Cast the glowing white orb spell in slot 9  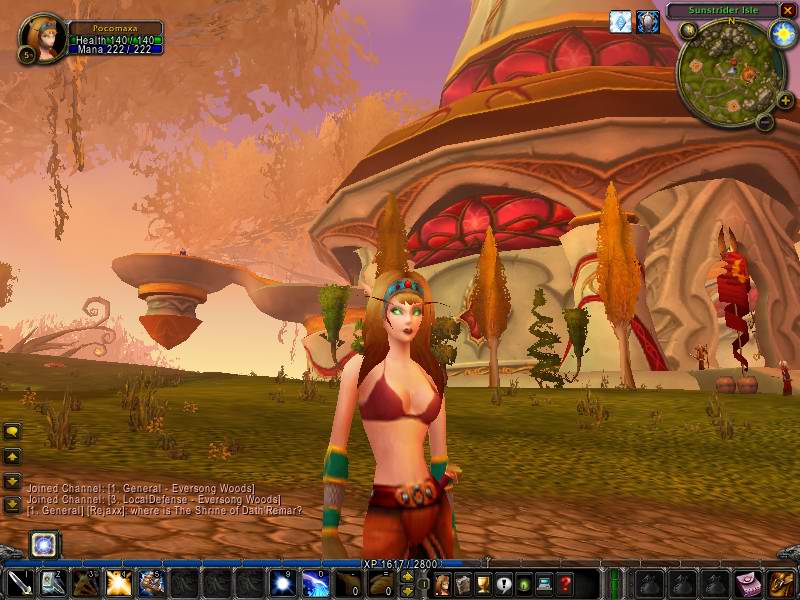281,583
